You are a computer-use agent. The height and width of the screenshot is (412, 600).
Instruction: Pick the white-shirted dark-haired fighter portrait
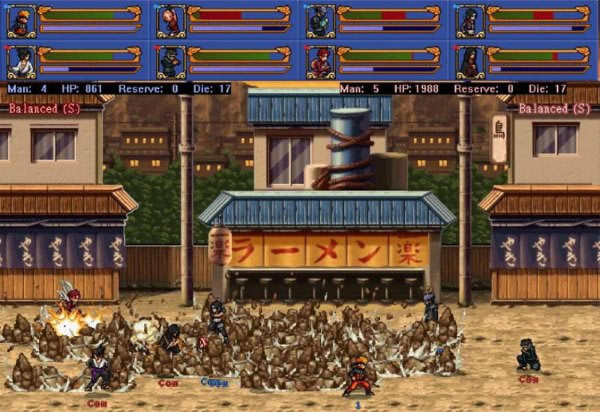tap(21, 61)
